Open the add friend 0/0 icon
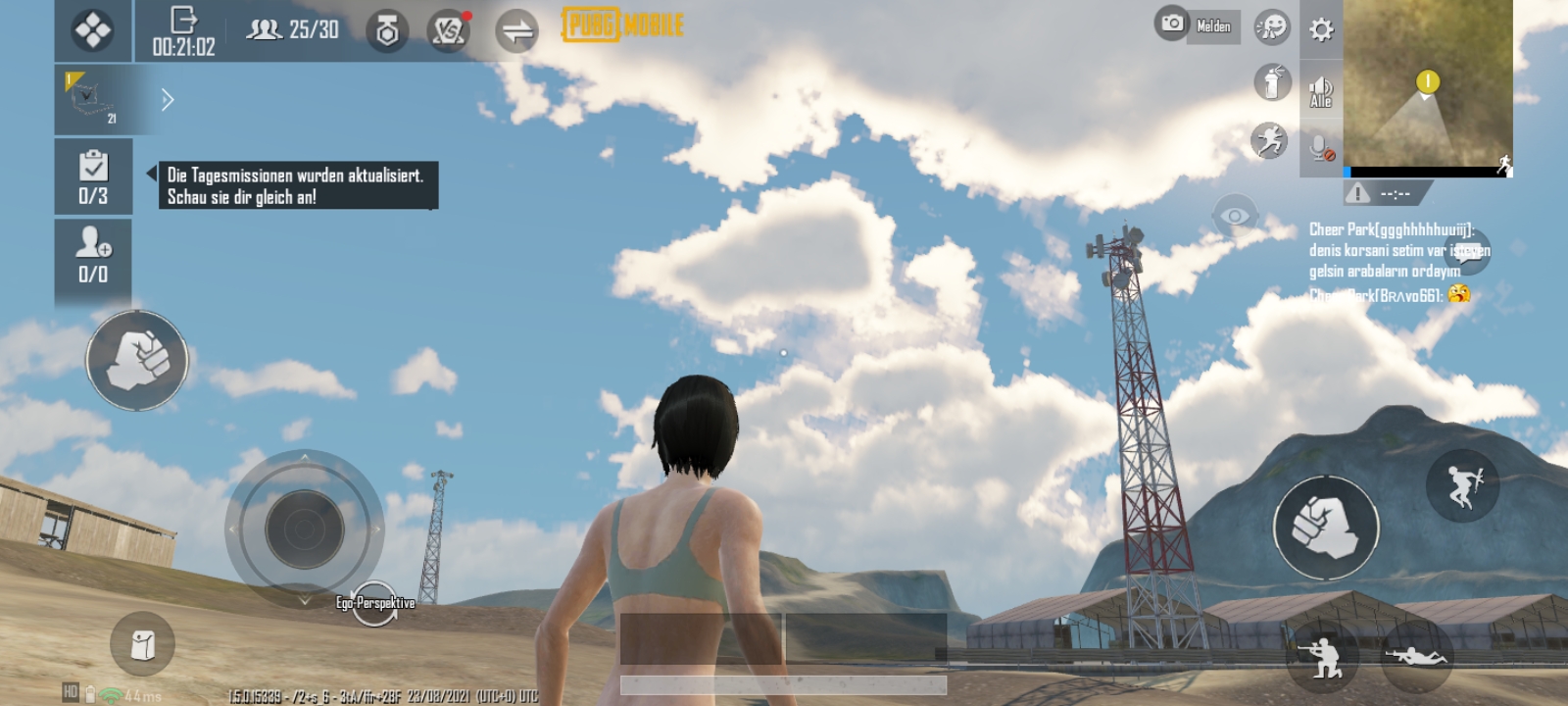The image size is (1568, 706). coord(93,254)
